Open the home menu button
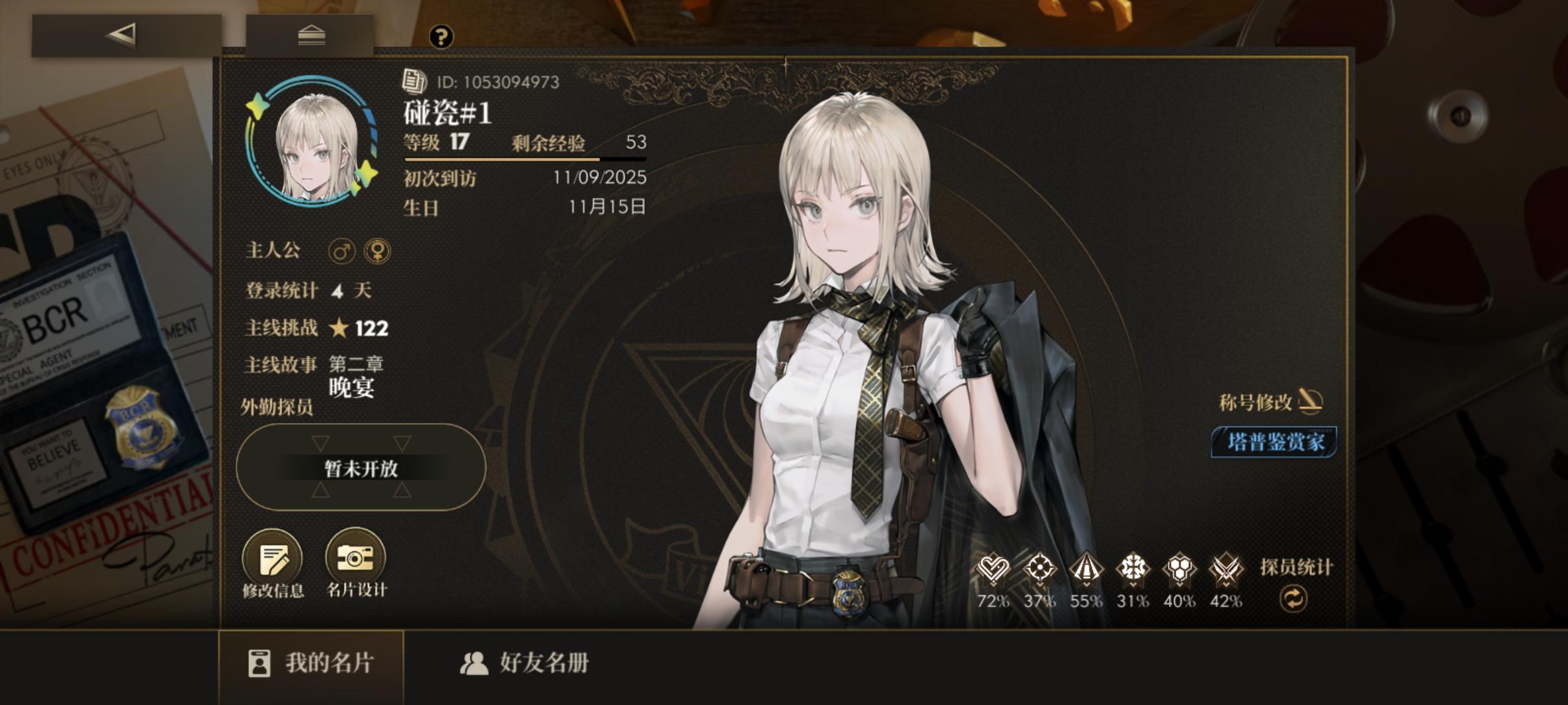Image resolution: width=1568 pixels, height=705 pixels. (311, 35)
